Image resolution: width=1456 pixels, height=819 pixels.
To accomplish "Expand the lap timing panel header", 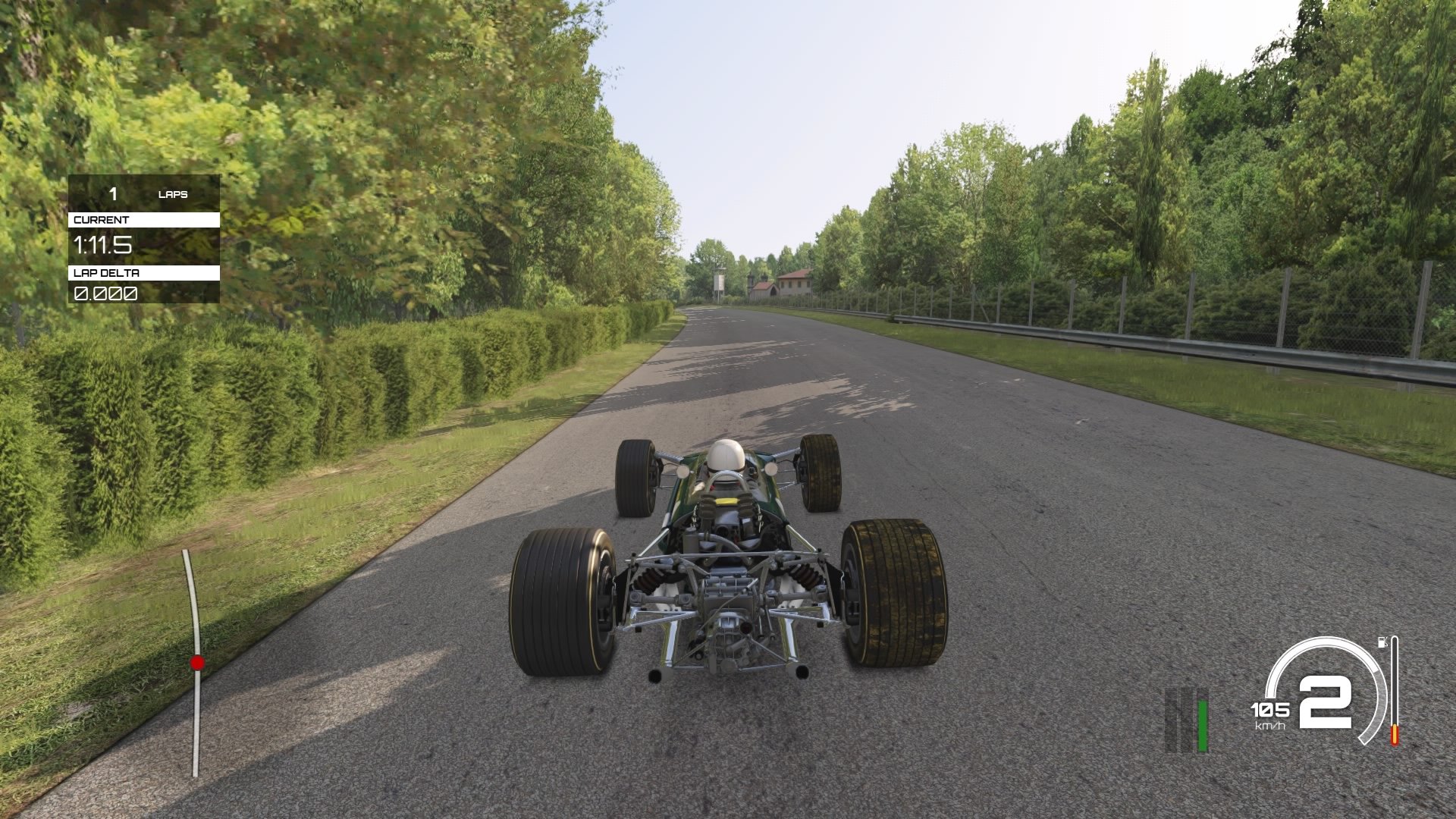I will coord(144,194).
